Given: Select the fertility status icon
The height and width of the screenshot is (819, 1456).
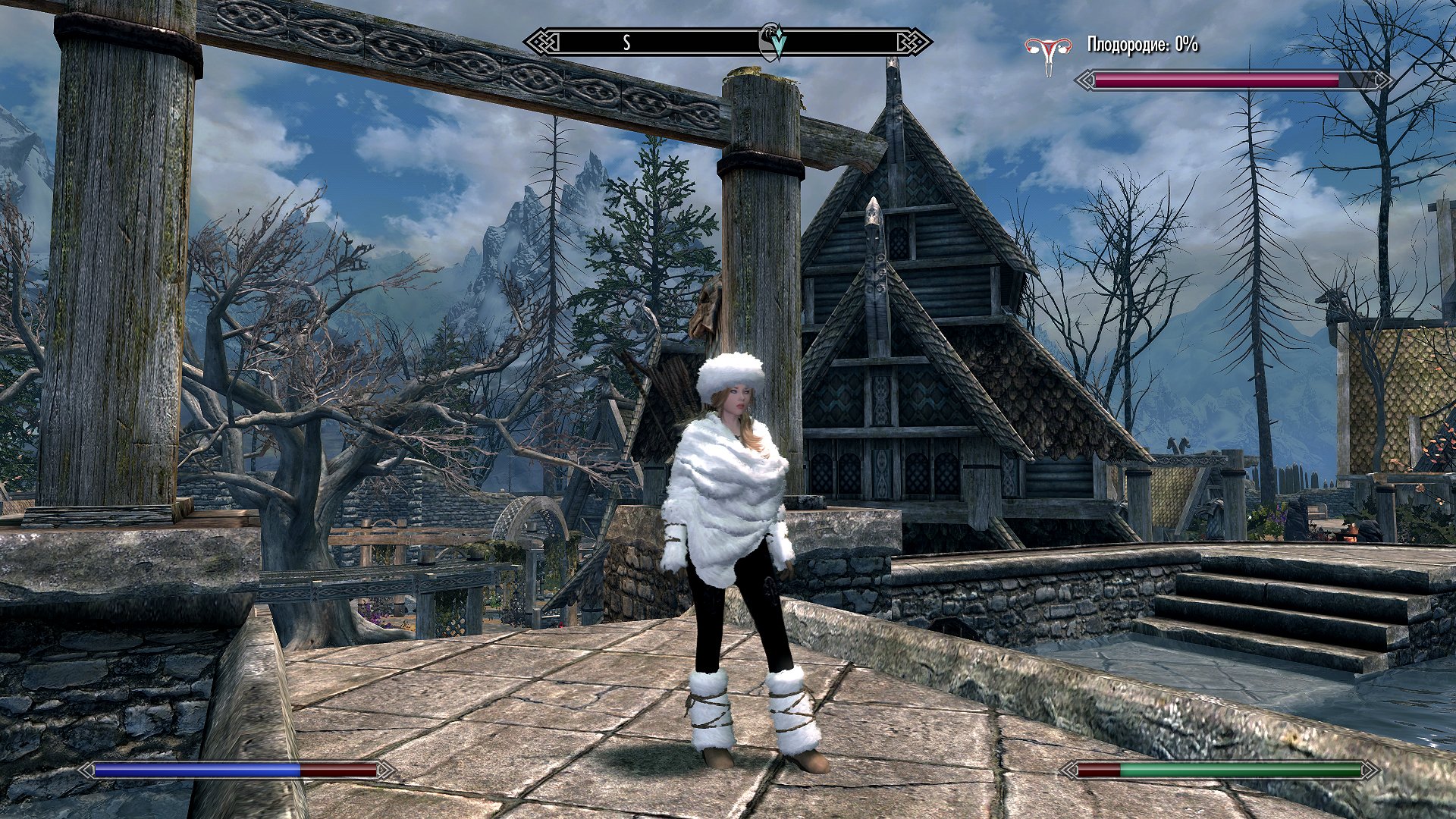Looking at the screenshot, I should pyautogui.click(x=1049, y=53).
